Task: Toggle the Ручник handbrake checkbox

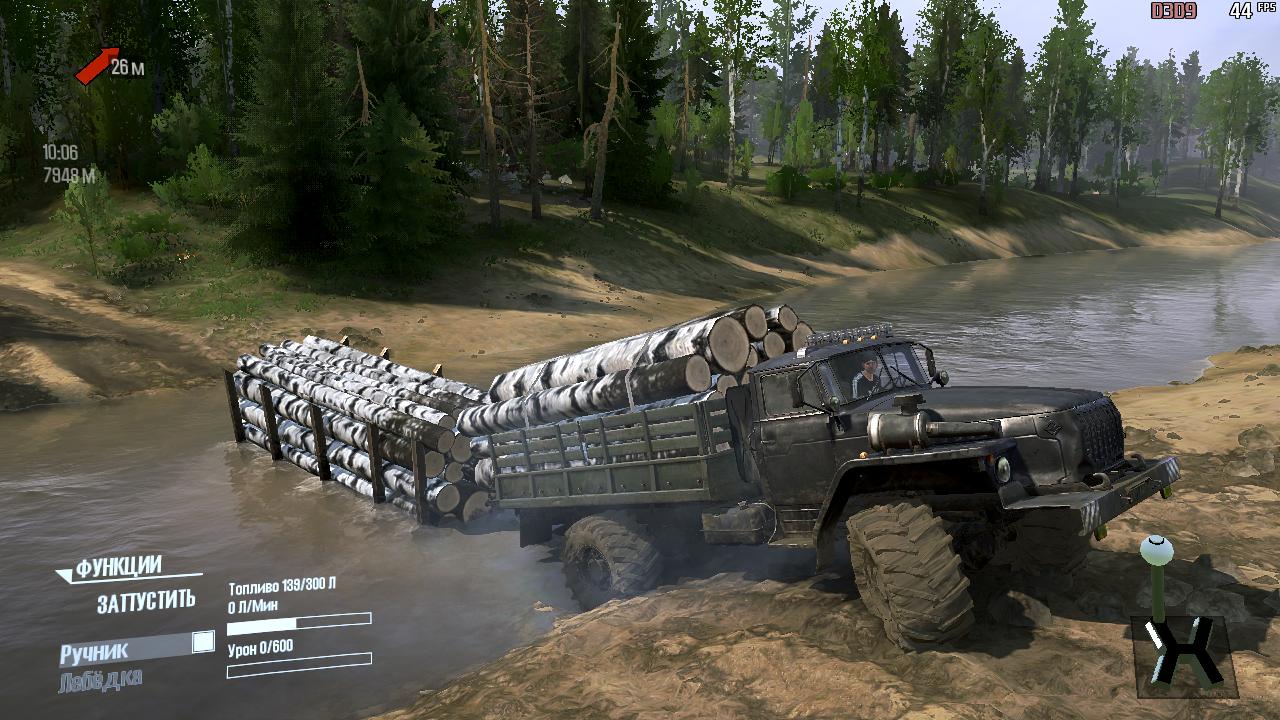Action: pos(203,642)
